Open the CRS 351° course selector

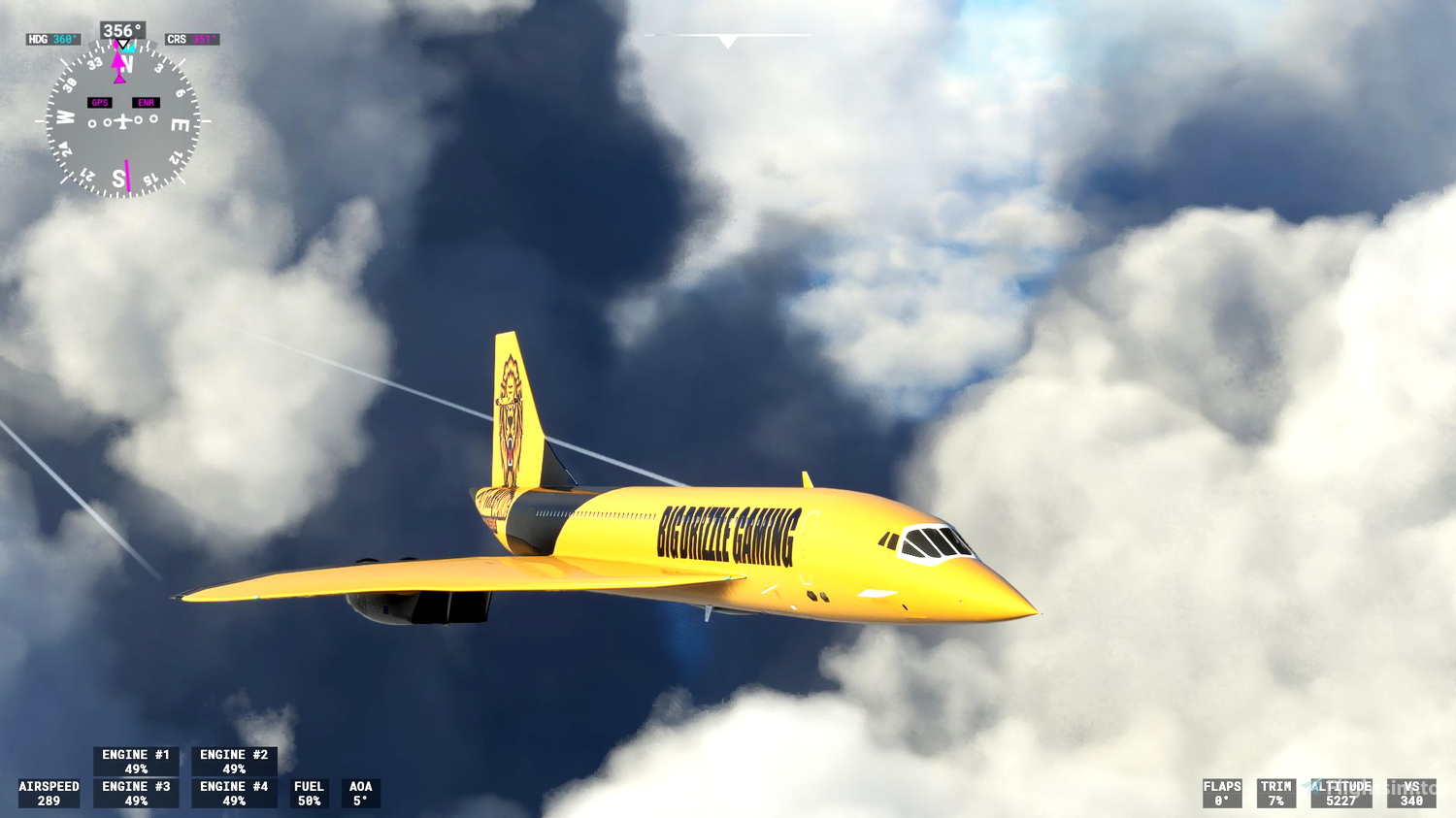click(x=190, y=39)
